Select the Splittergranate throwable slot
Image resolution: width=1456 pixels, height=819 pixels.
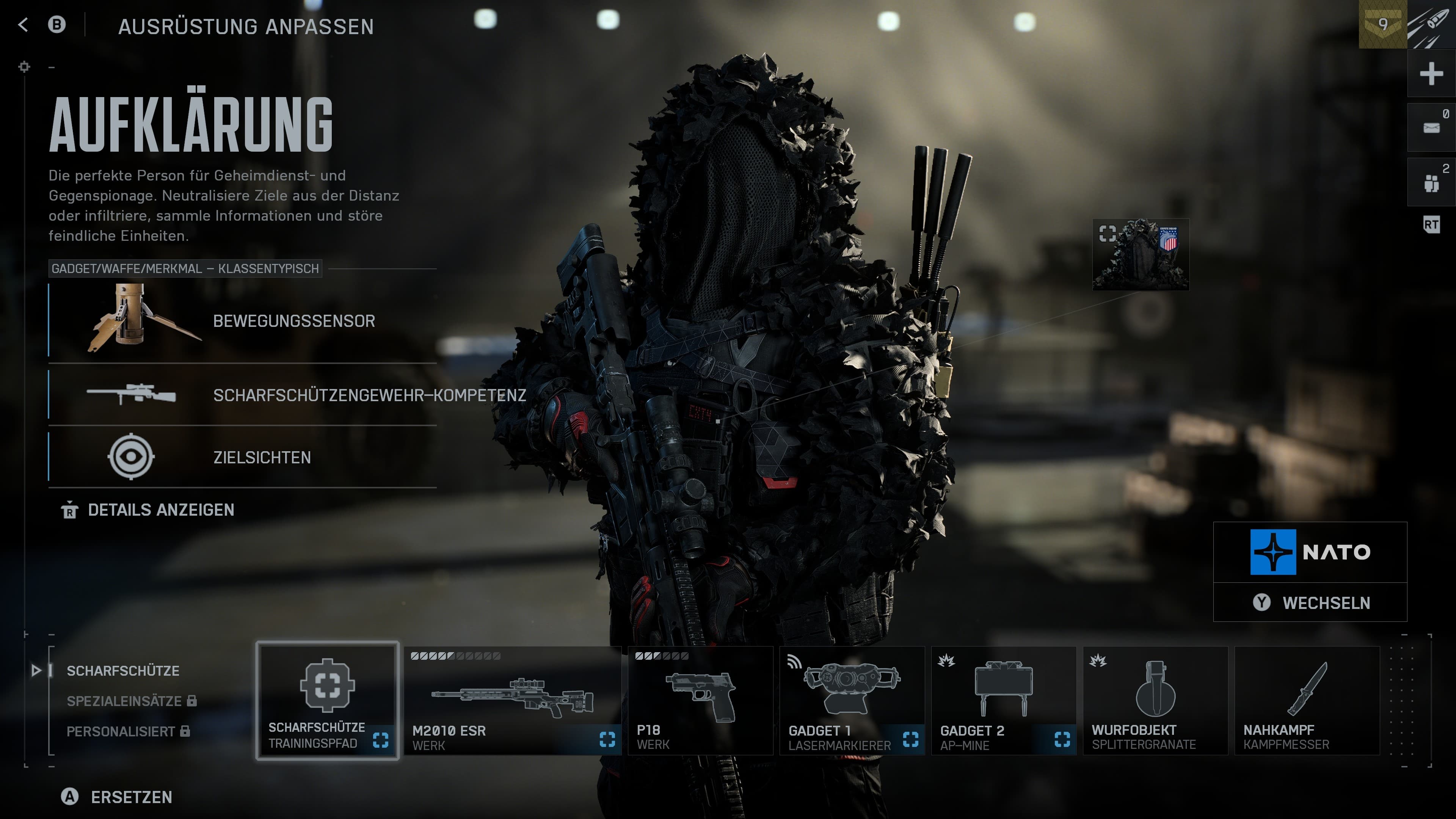point(1155,701)
